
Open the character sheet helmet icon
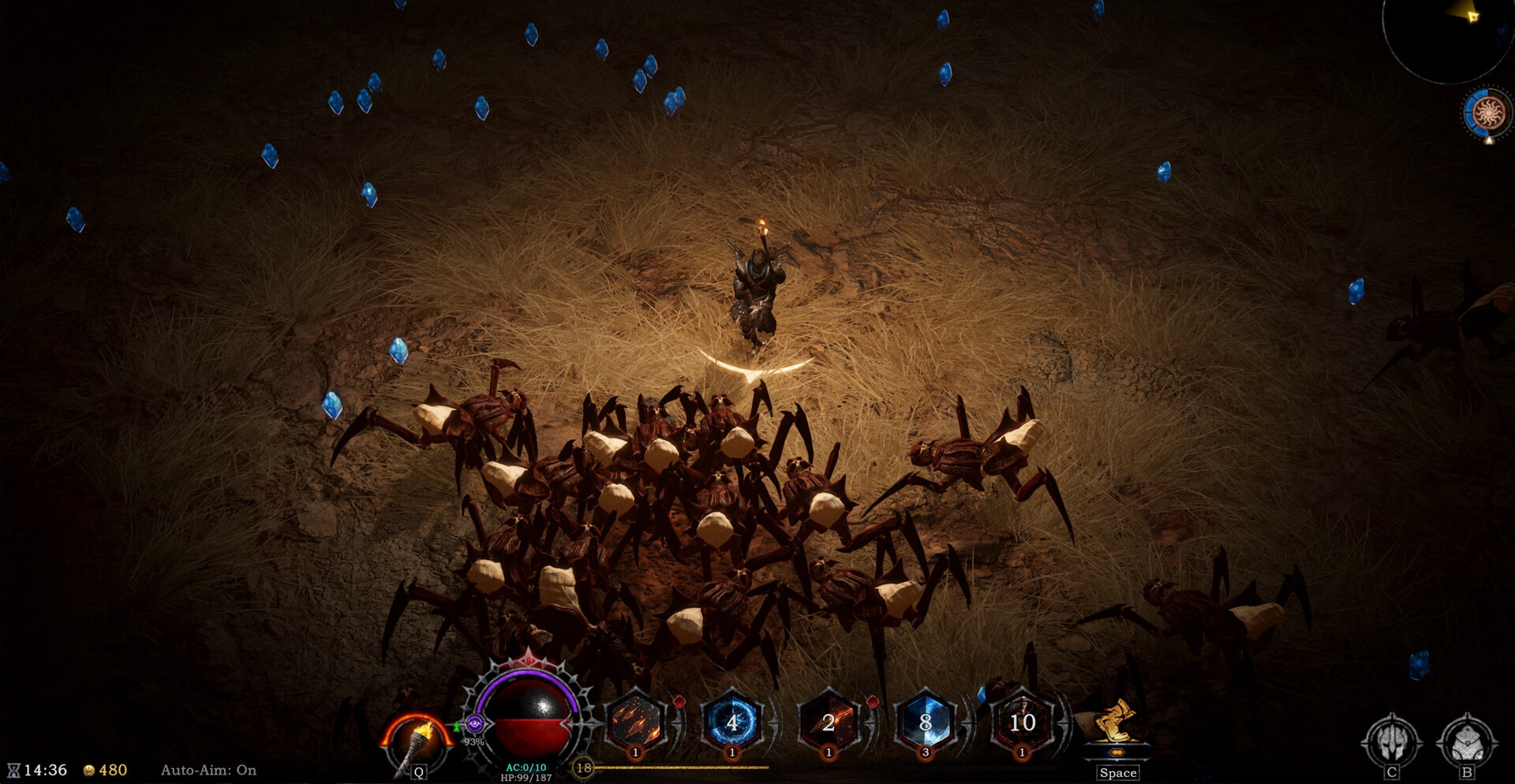[1392, 741]
